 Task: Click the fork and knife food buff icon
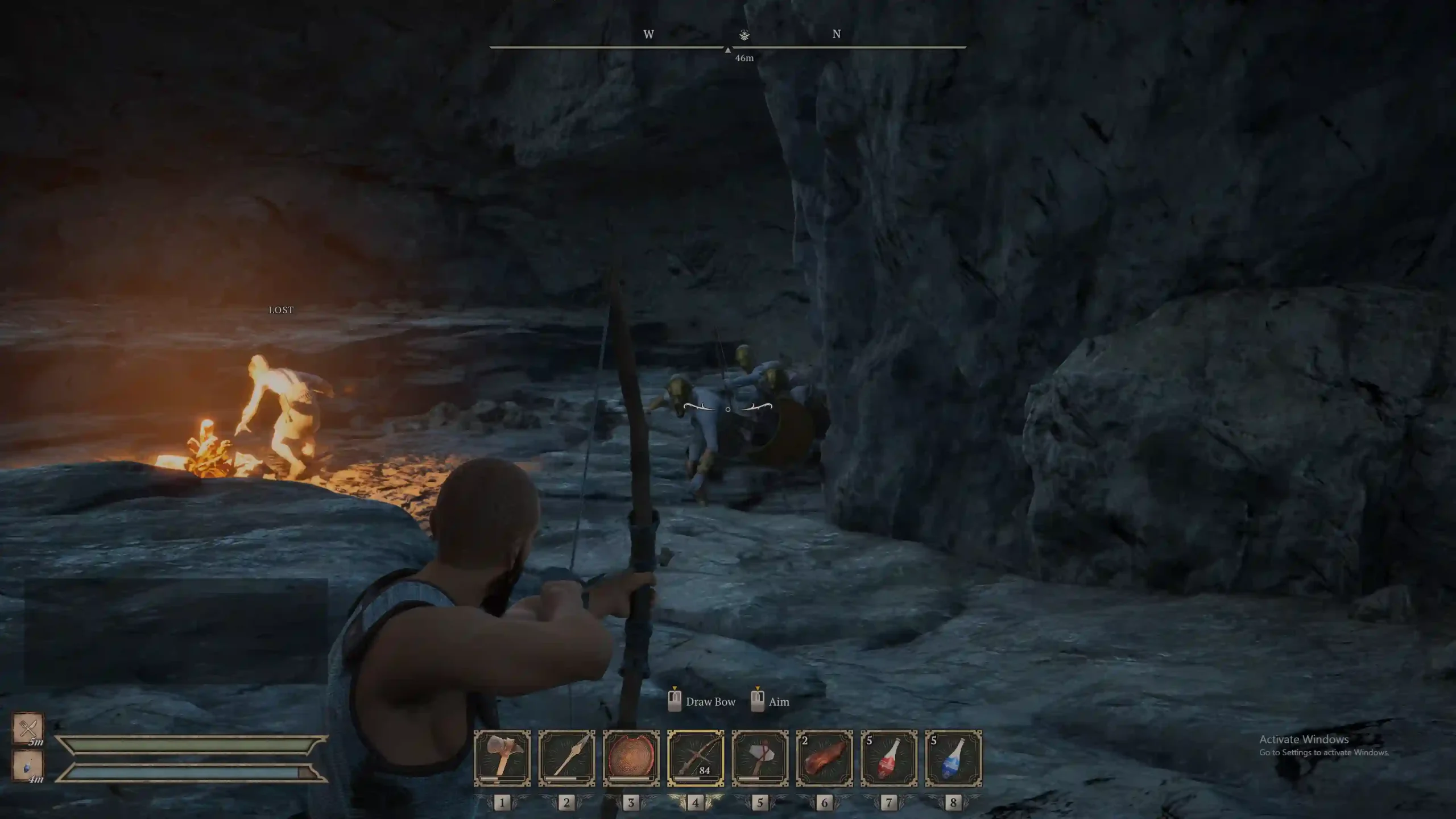tap(28, 728)
